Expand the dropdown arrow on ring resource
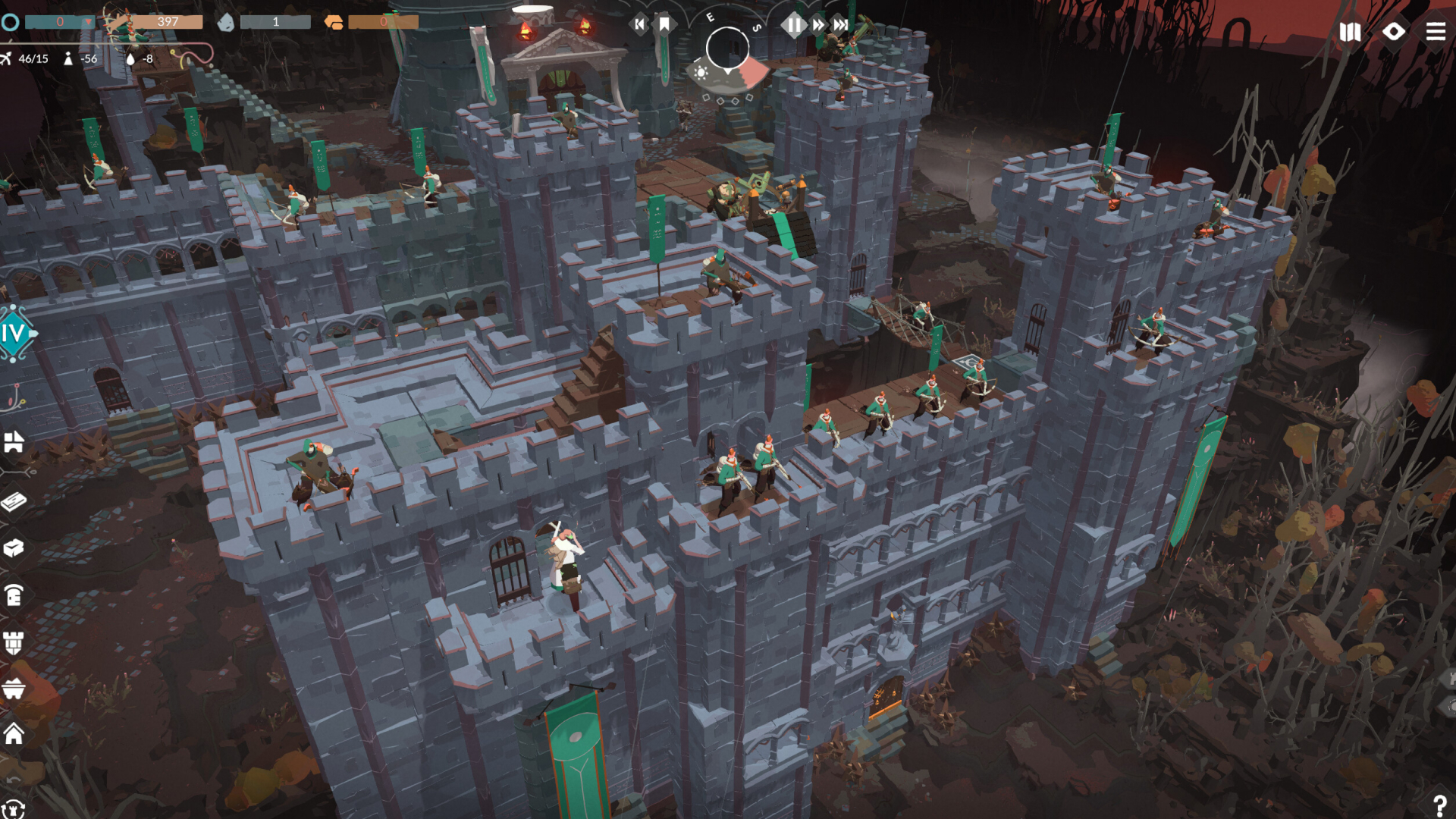The image size is (1456, 819). click(89, 22)
